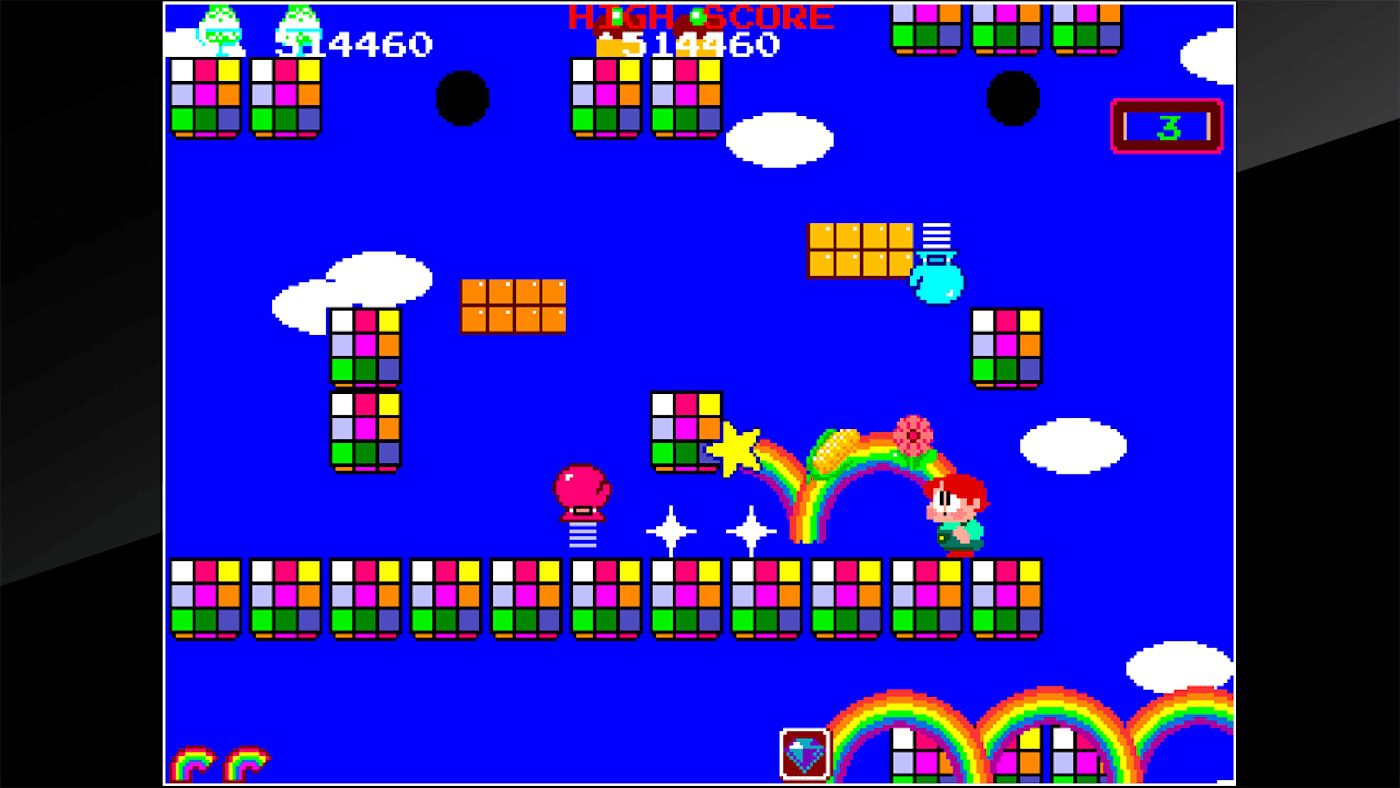The height and width of the screenshot is (788, 1400).
Task: Select the diamond gem badge at bottom
Action: (x=803, y=752)
